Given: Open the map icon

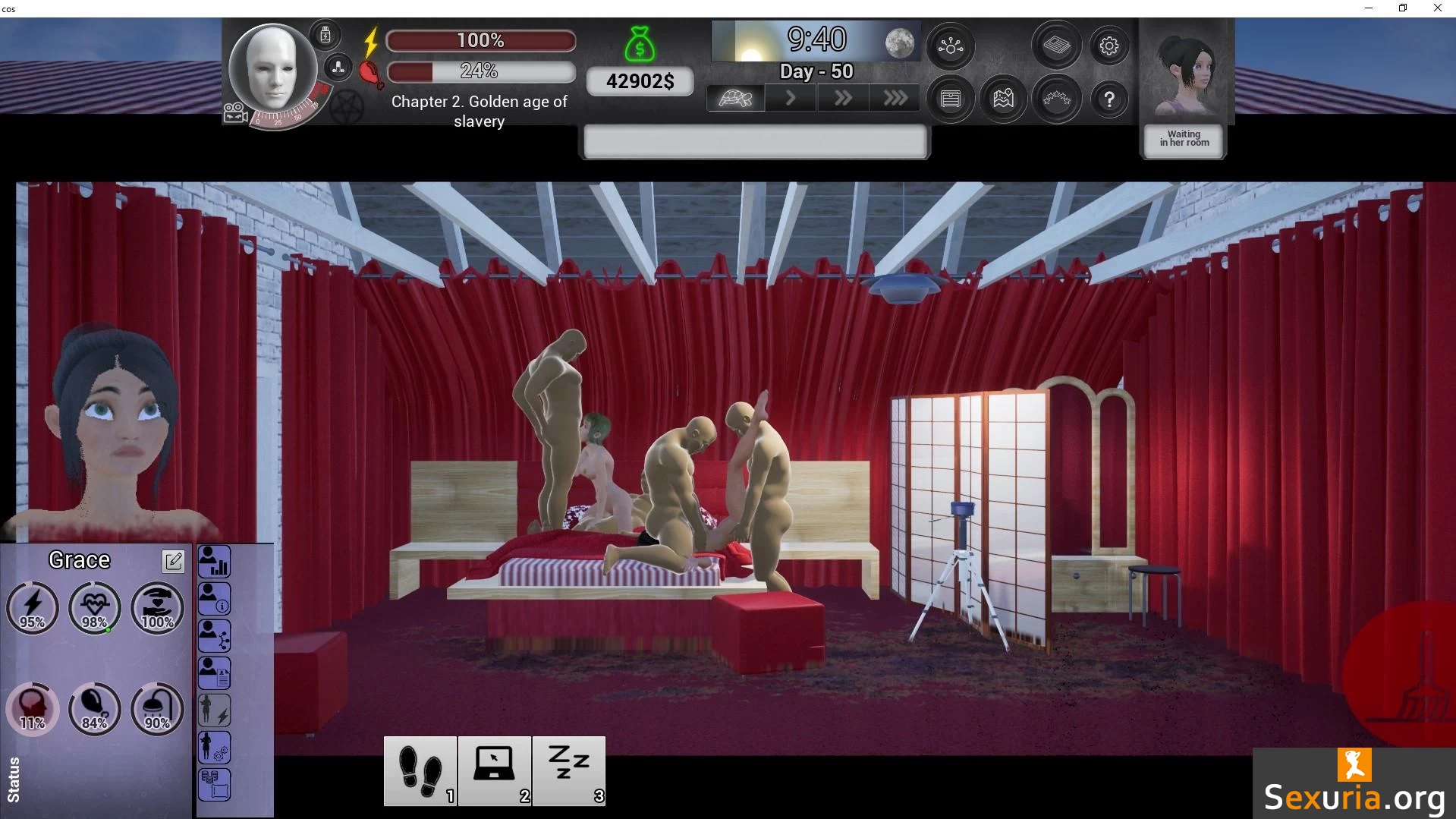Looking at the screenshot, I should (x=1003, y=99).
